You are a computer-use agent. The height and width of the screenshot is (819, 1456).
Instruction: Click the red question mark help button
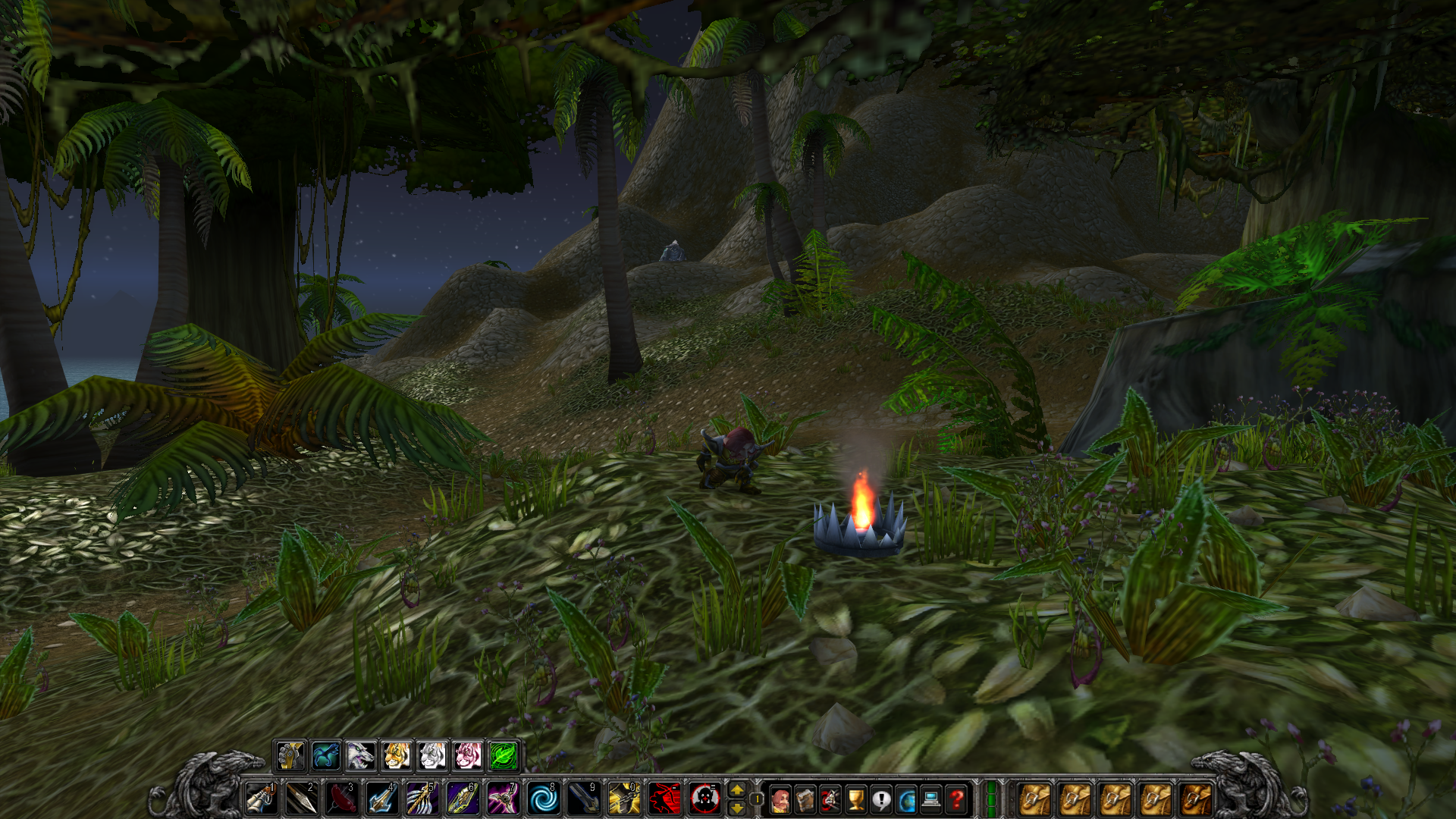pyautogui.click(x=957, y=799)
